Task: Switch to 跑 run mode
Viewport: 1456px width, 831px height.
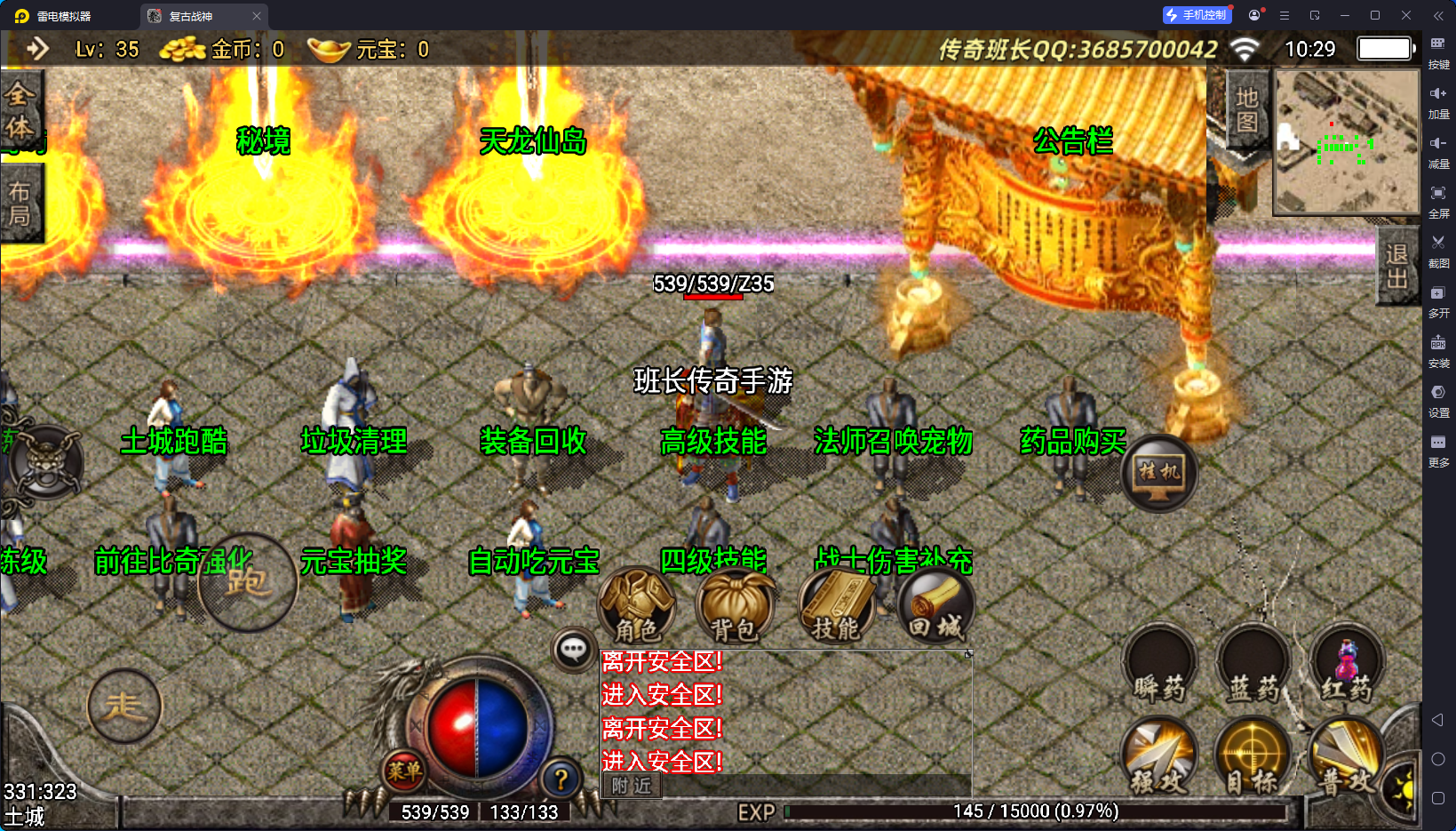Action: 247,582
